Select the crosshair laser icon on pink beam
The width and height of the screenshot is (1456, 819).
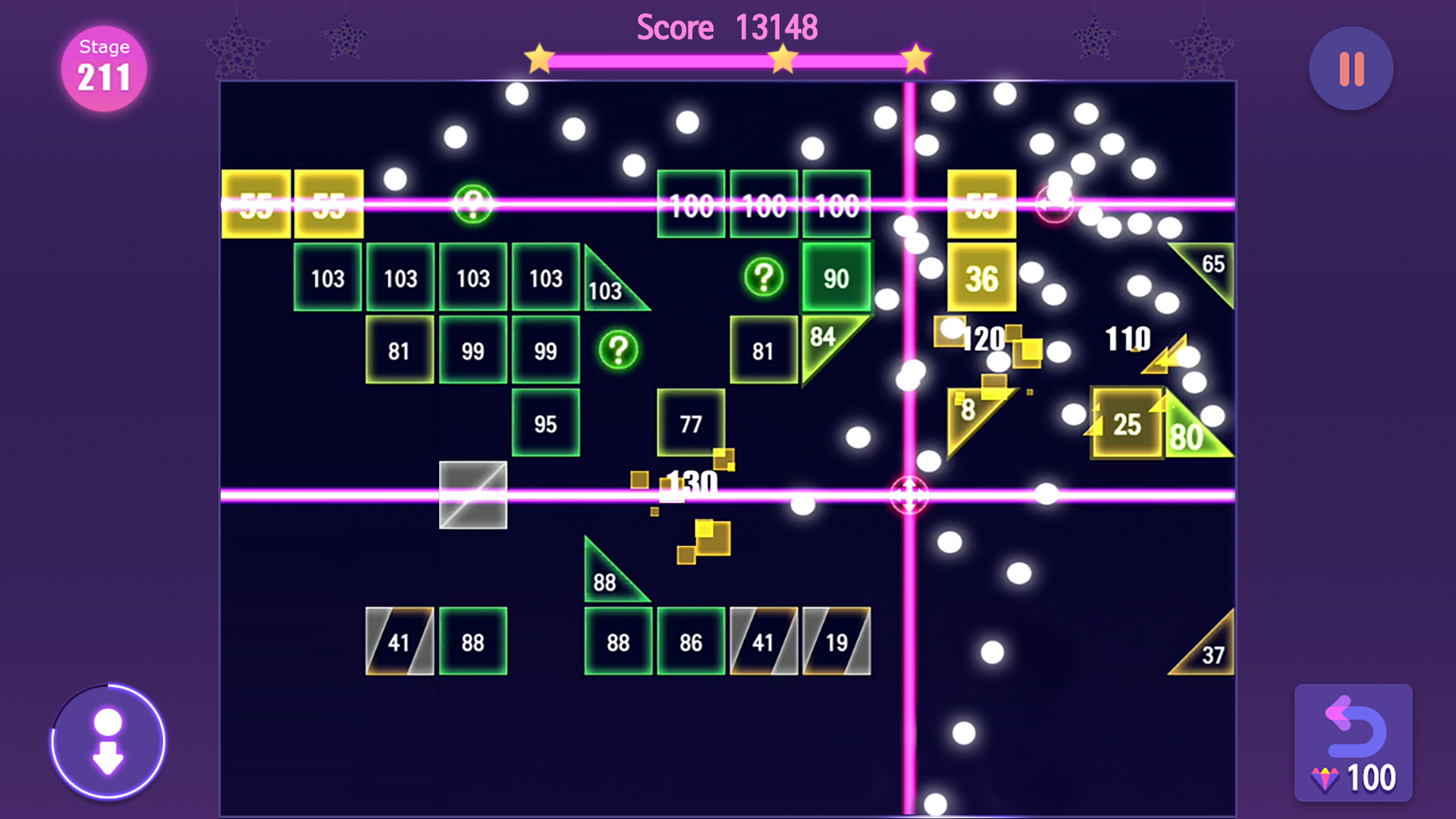pos(909,495)
